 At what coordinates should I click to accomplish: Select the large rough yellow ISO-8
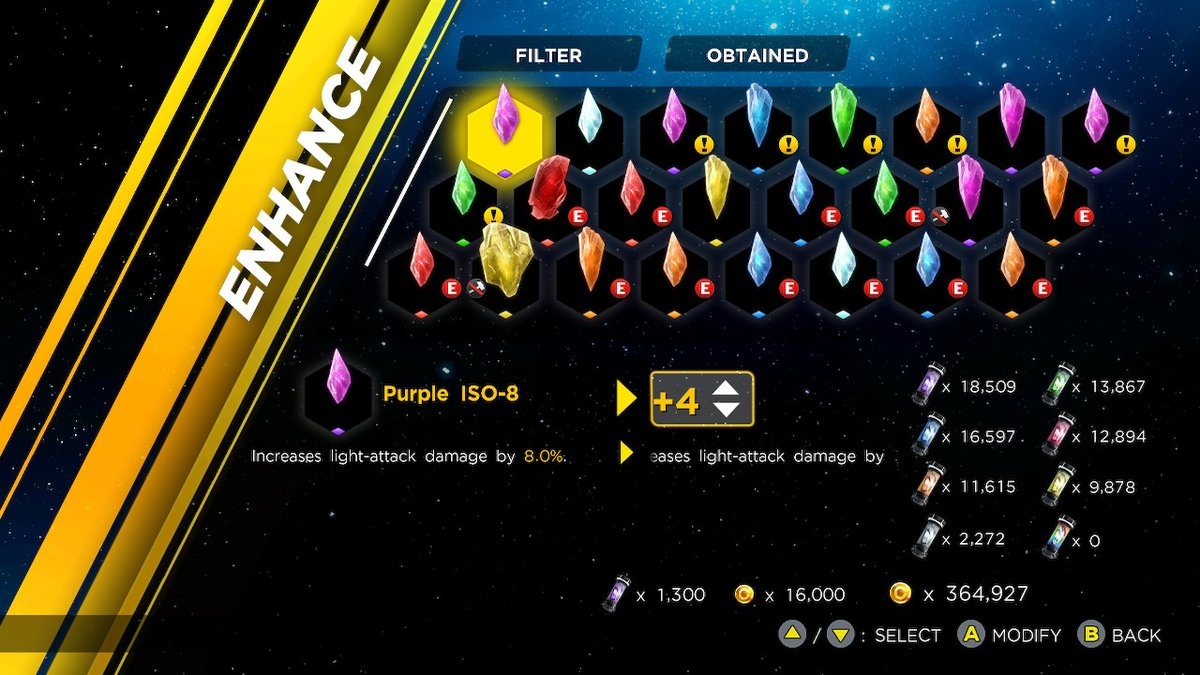[505, 258]
